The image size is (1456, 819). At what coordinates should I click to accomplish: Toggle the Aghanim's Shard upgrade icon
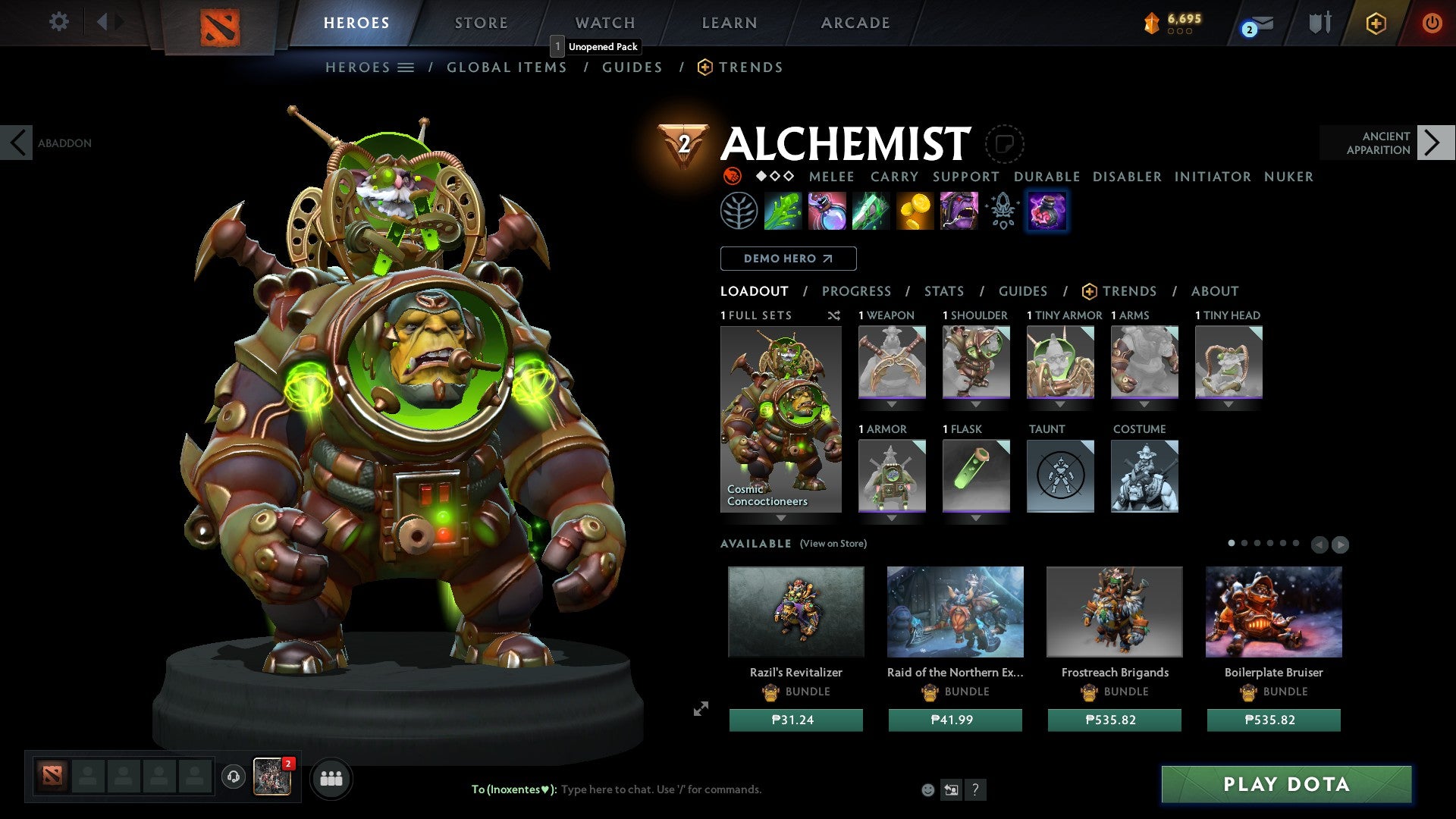(x=1002, y=211)
